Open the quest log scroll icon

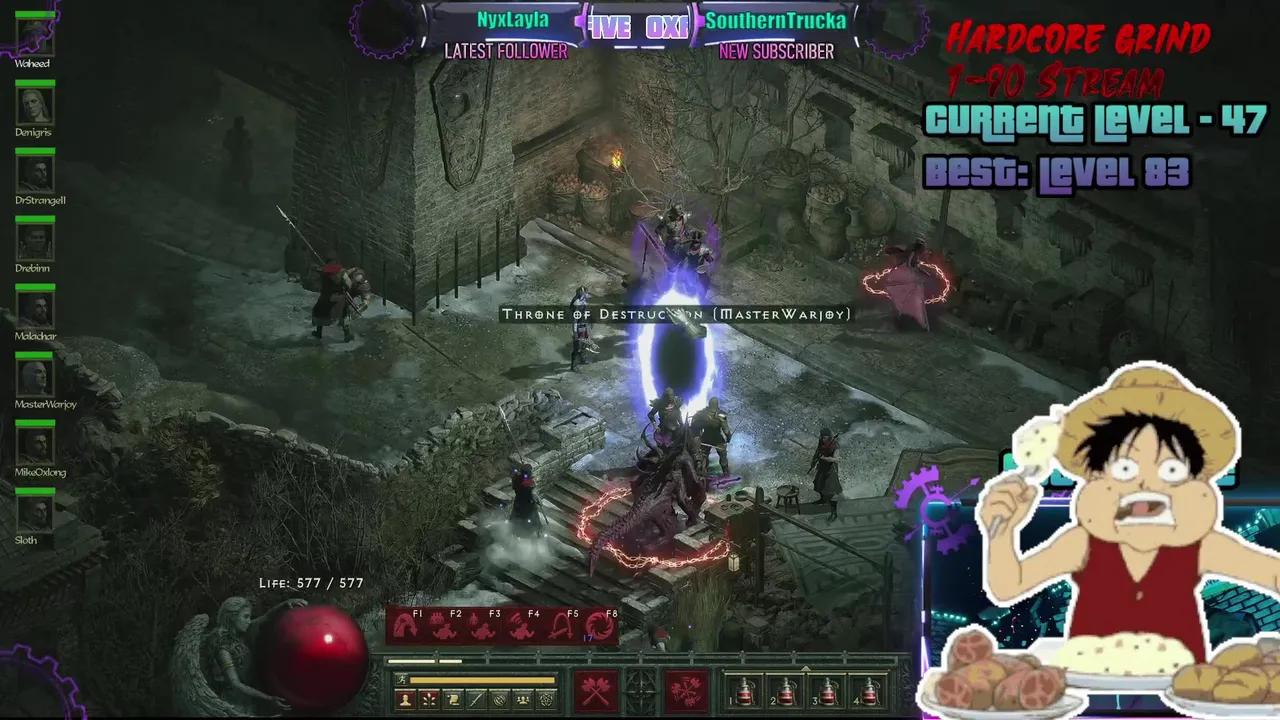[x=452, y=700]
